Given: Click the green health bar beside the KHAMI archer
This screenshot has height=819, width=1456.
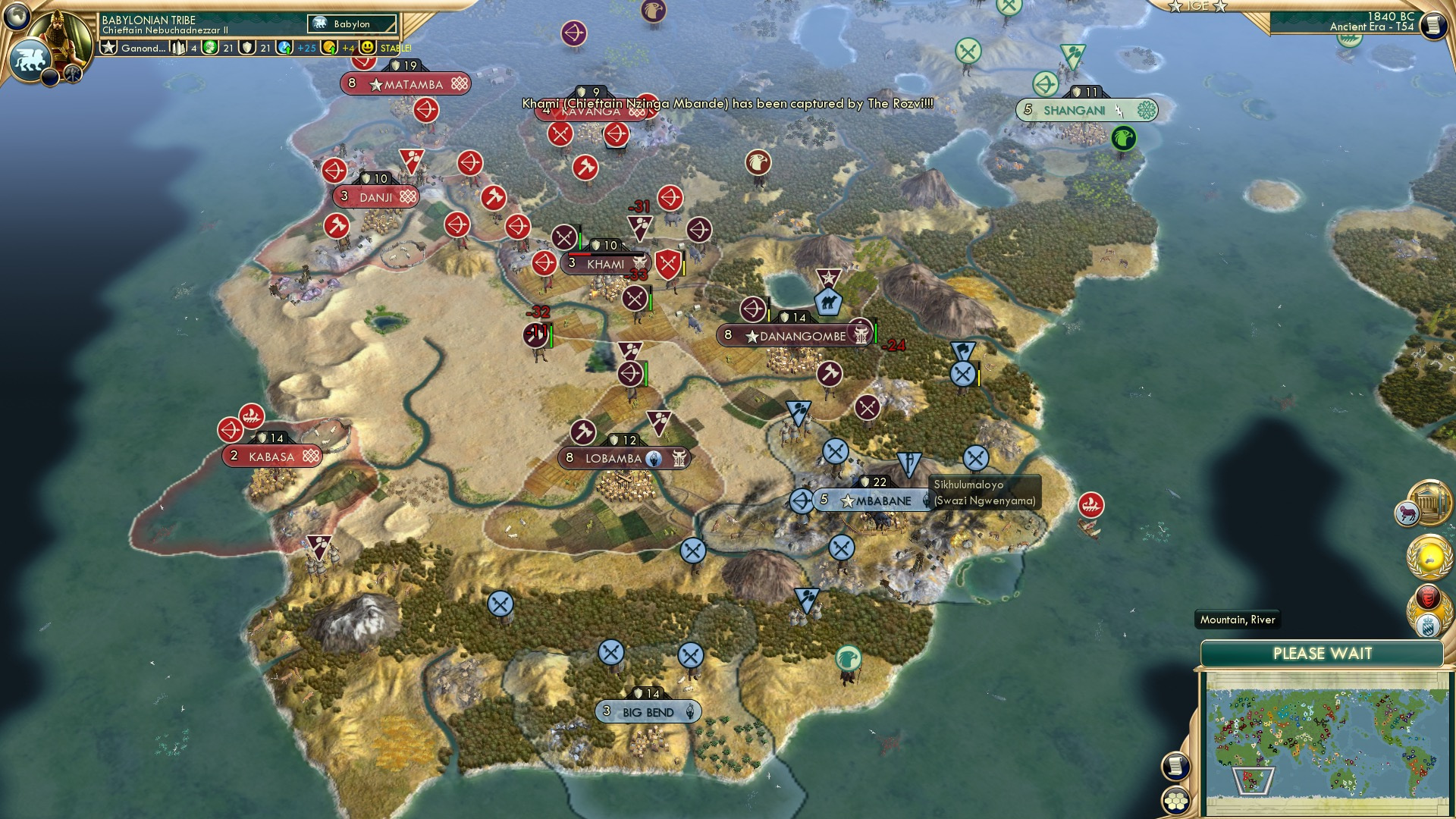Looking at the screenshot, I should (x=645, y=373).
